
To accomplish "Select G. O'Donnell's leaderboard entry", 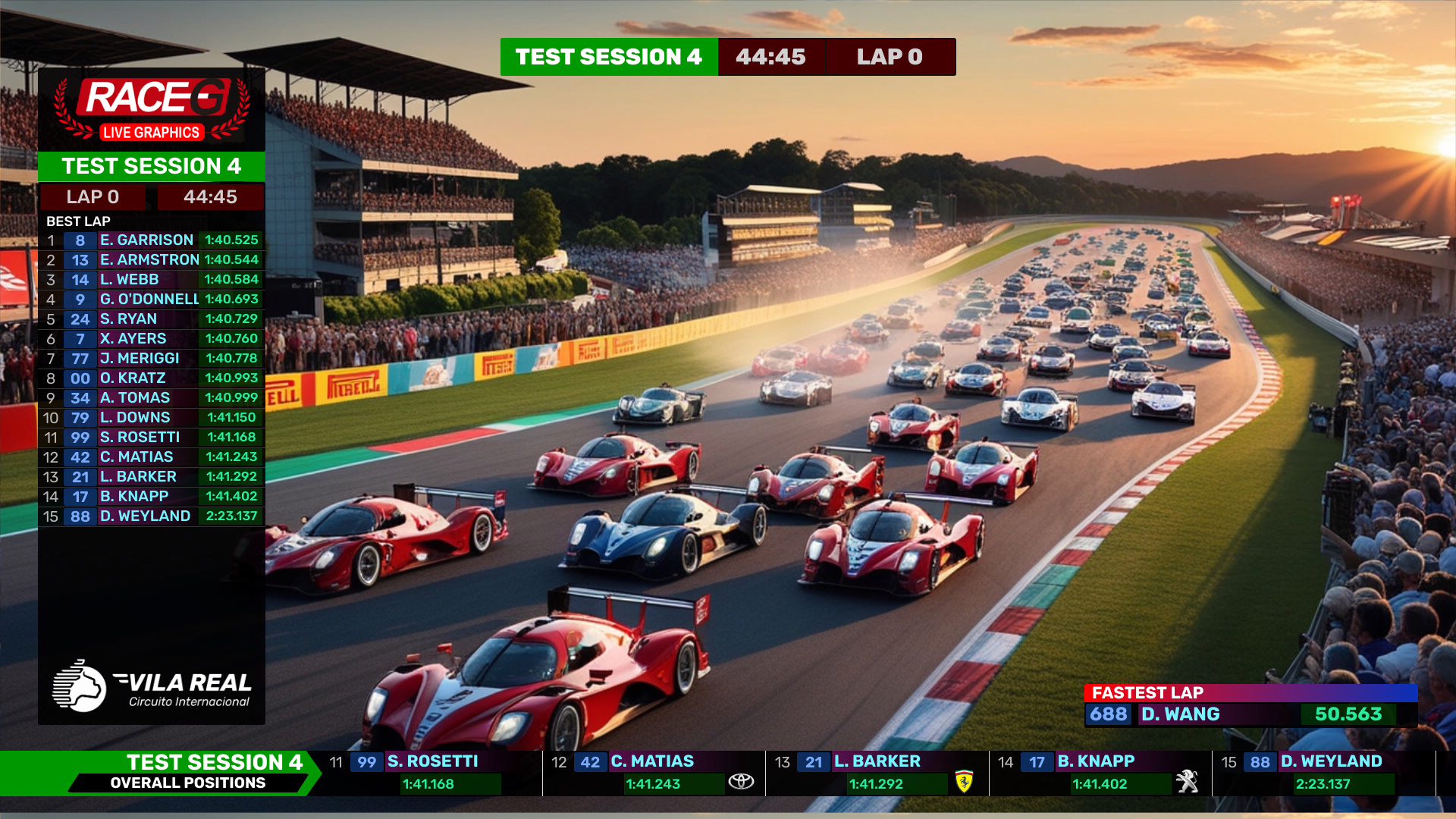I will click(152, 300).
